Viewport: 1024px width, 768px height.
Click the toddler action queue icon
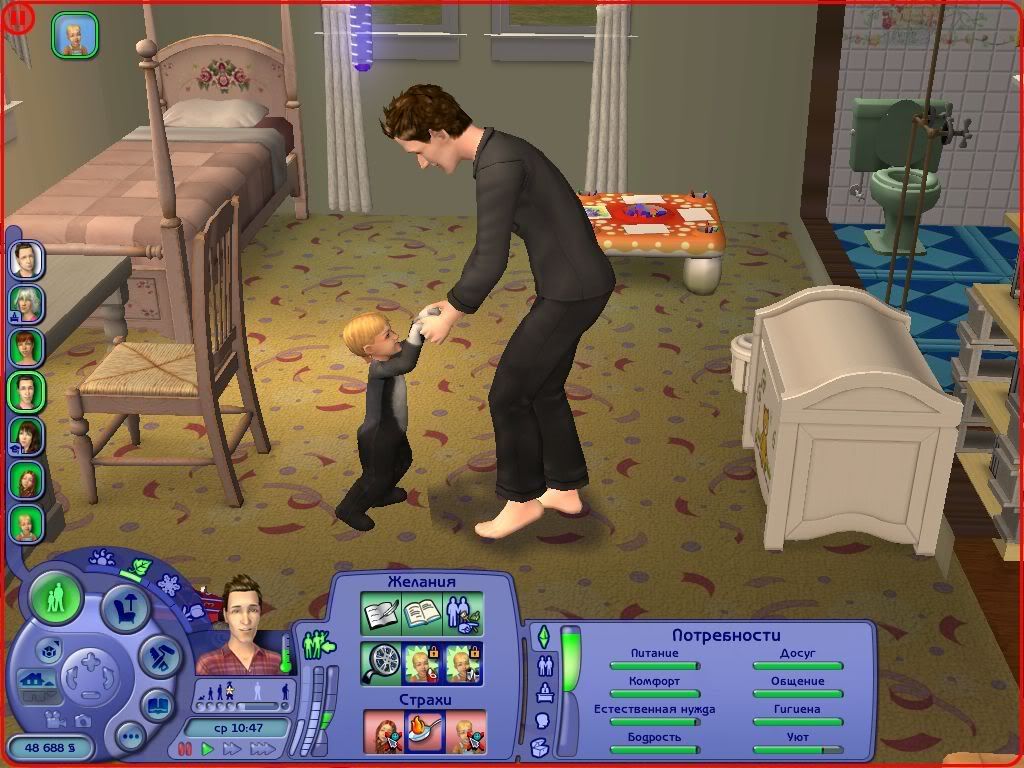point(75,35)
